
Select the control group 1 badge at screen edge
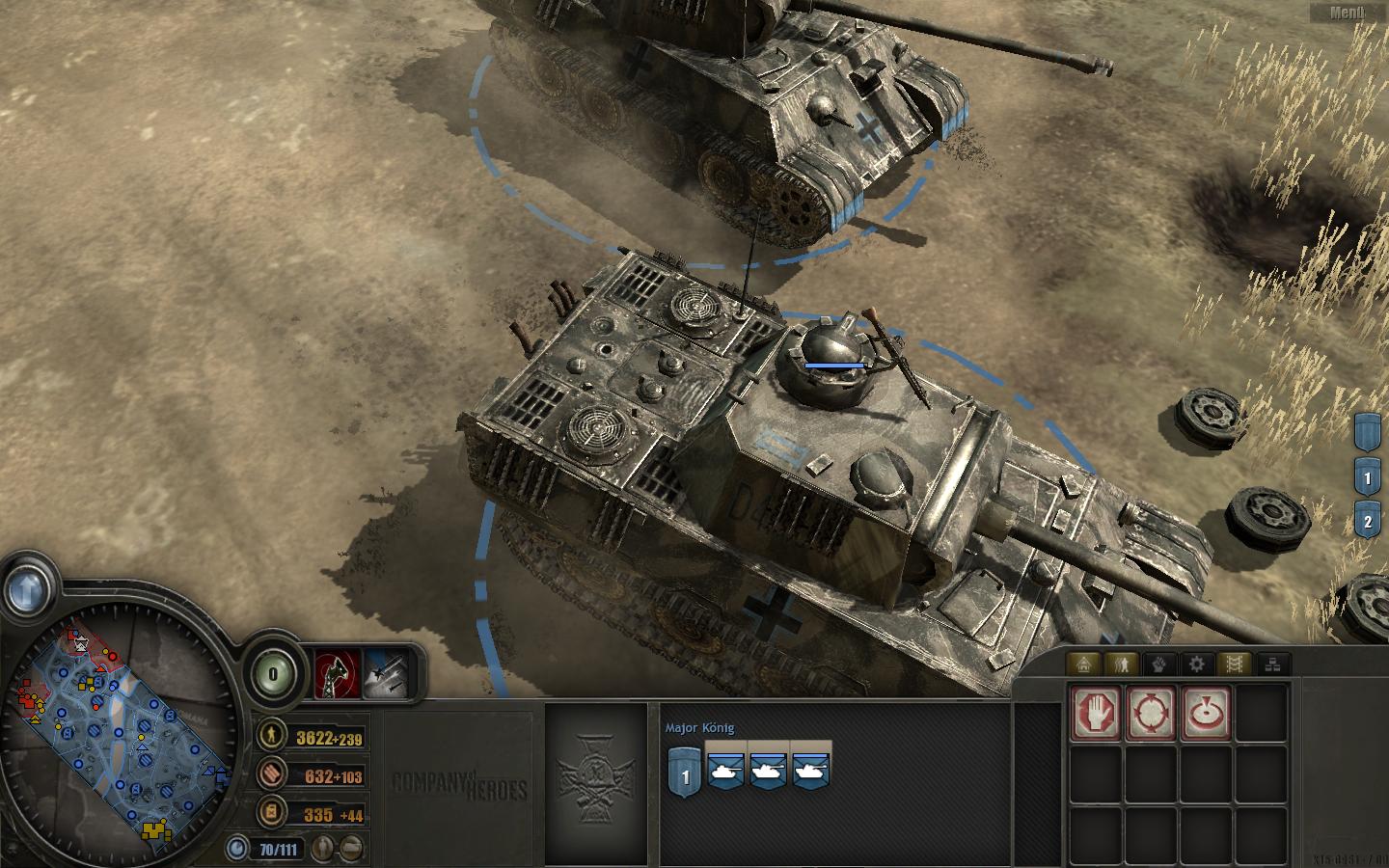[1367, 476]
